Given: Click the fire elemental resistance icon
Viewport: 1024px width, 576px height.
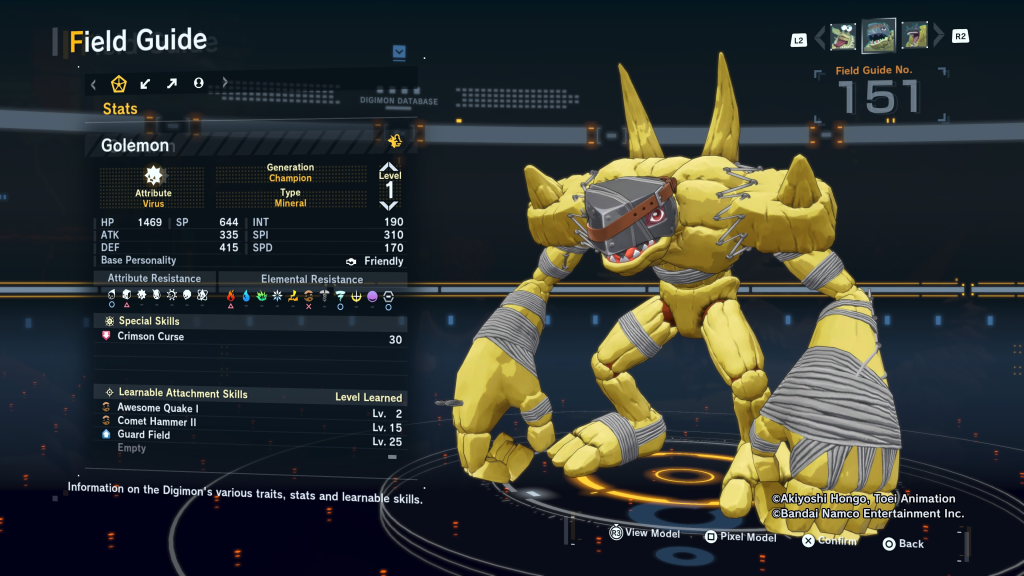Looking at the screenshot, I should (x=231, y=296).
